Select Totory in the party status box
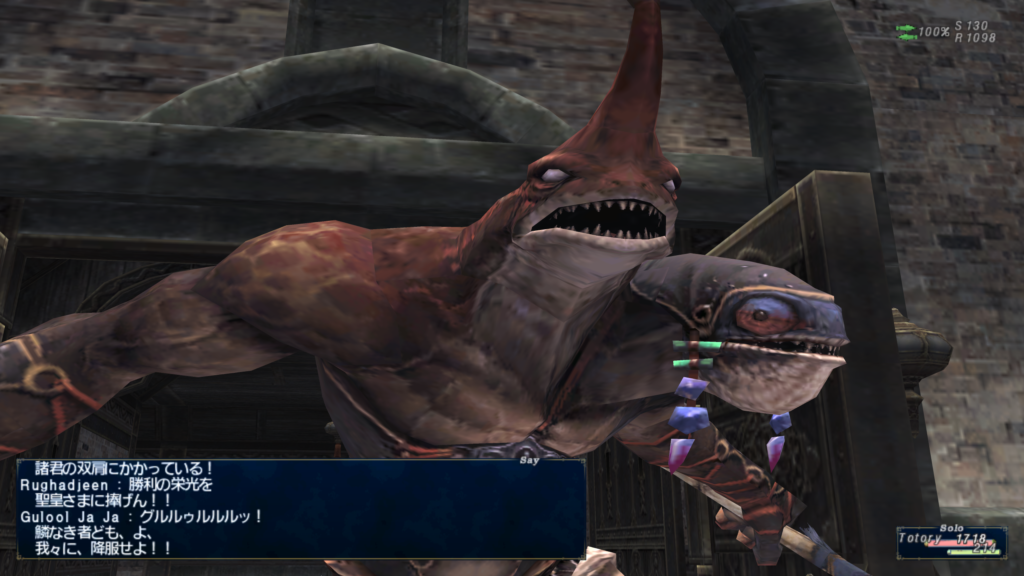 pyautogui.click(x=922, y=538)
